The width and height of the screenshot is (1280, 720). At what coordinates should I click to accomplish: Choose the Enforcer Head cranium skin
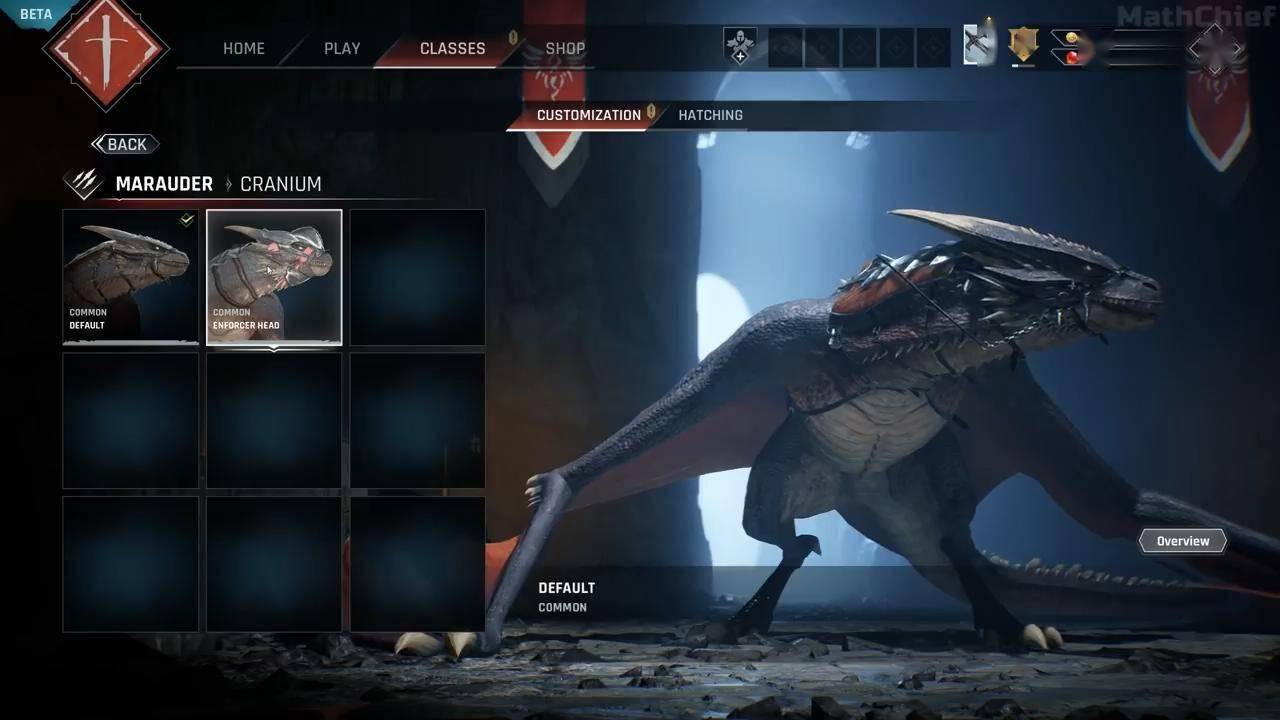click(x=274, y=277)
